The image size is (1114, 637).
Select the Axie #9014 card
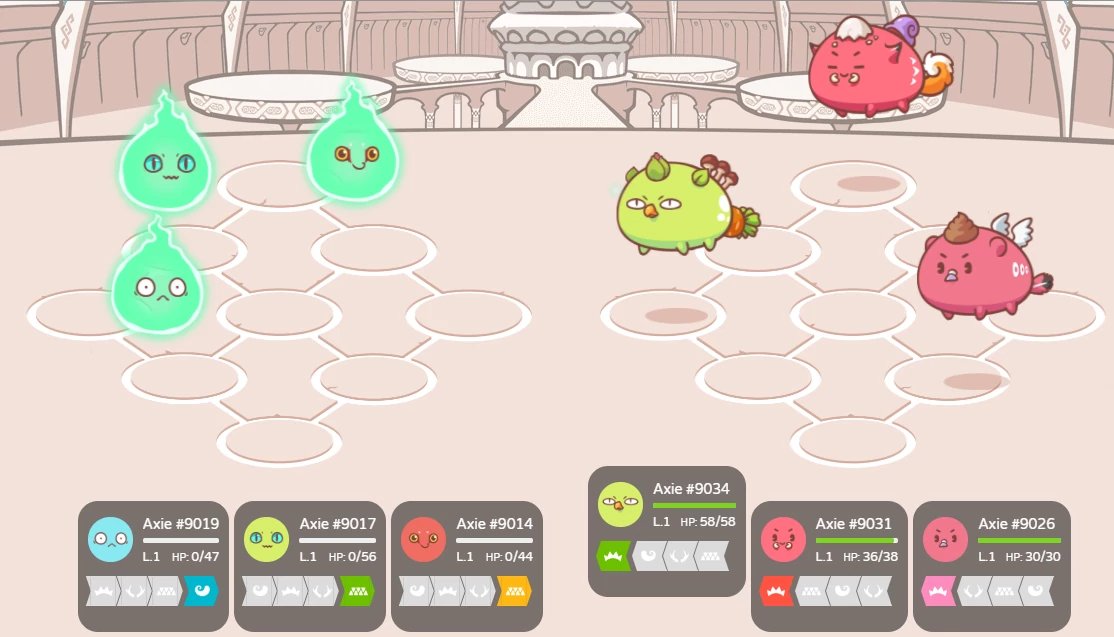click(467, 565)
